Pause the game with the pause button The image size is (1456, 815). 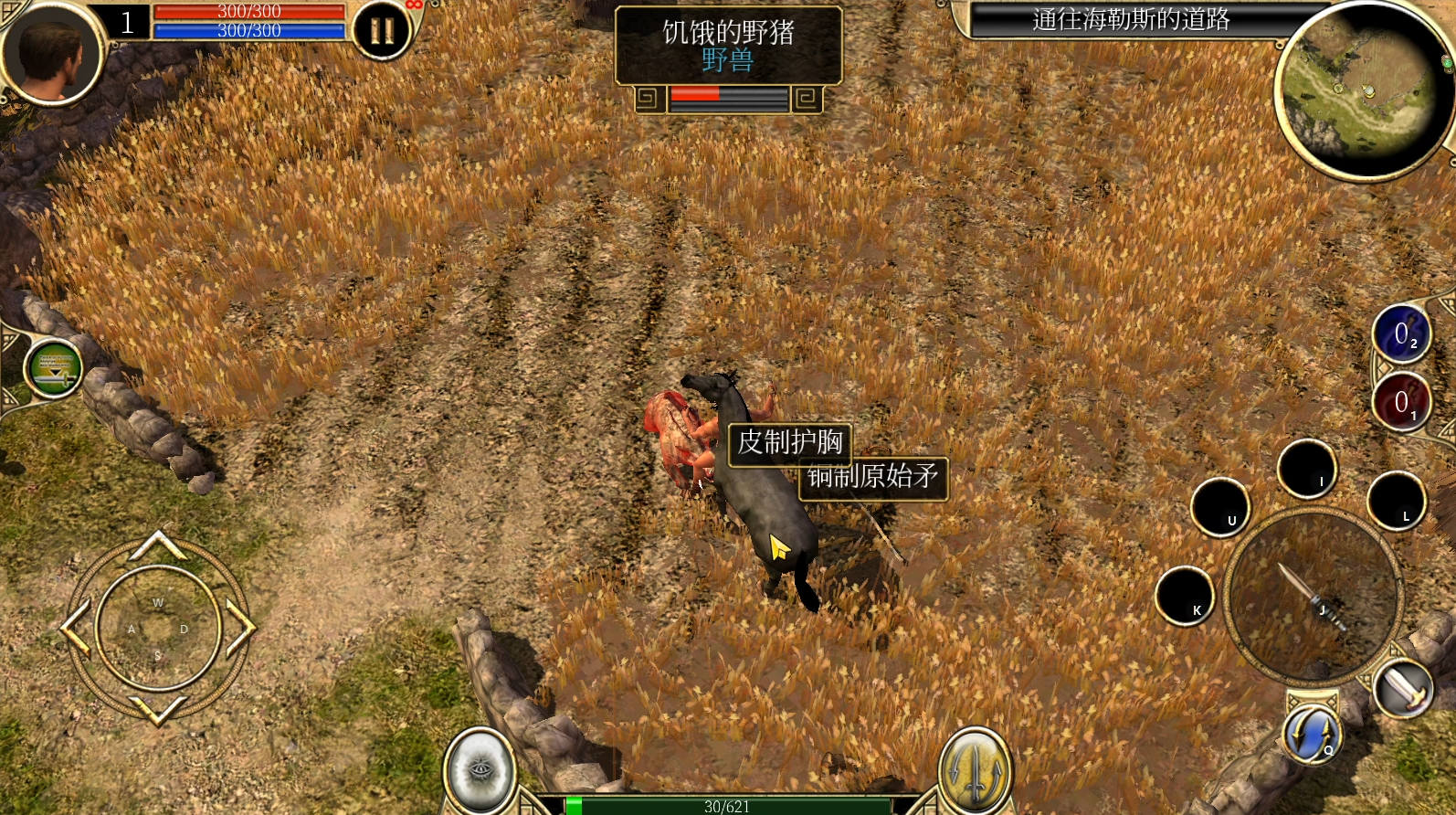(x=381, y=30)
